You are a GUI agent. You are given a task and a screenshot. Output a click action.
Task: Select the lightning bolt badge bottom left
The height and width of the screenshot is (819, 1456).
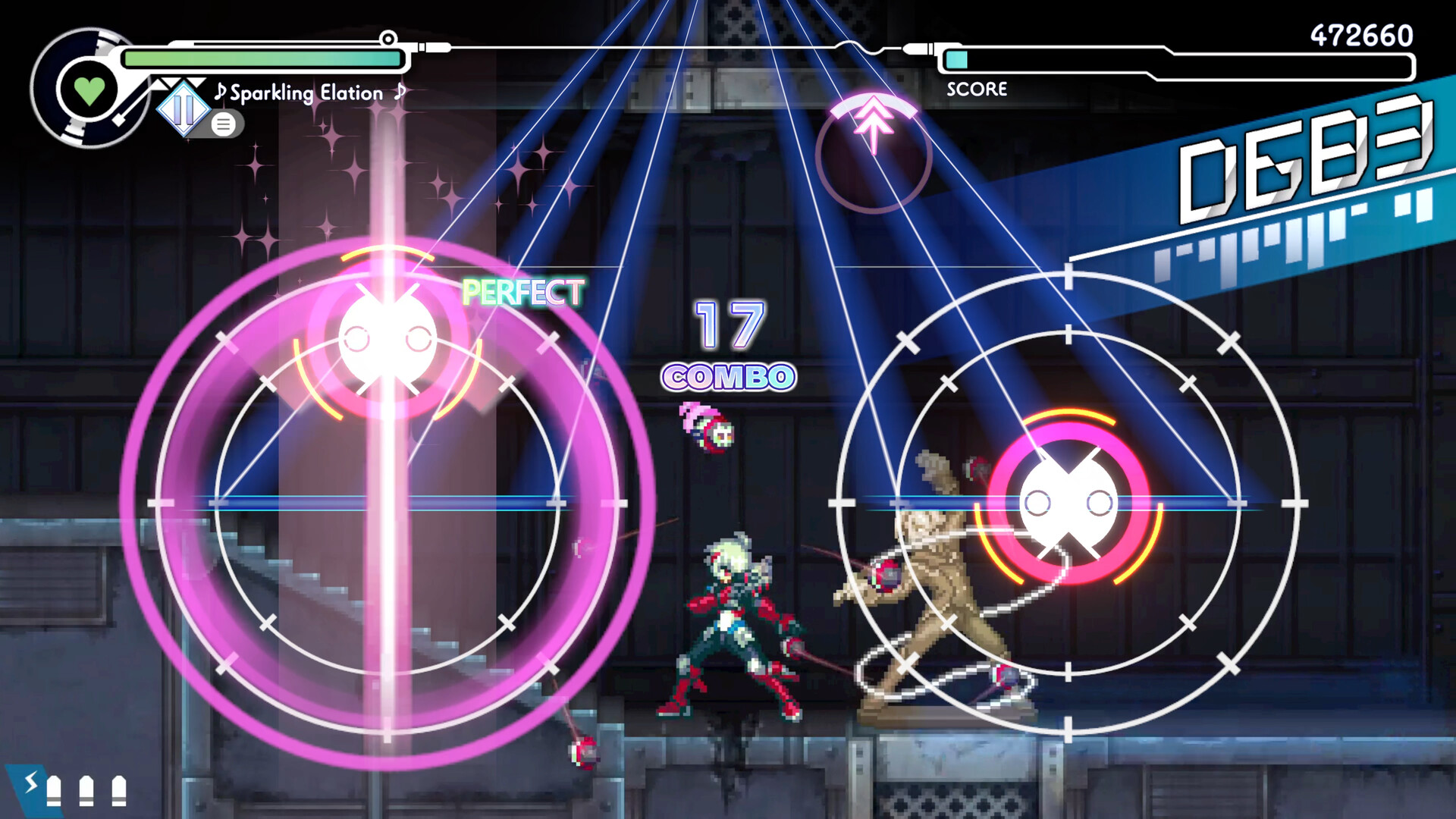pos(30,783)
